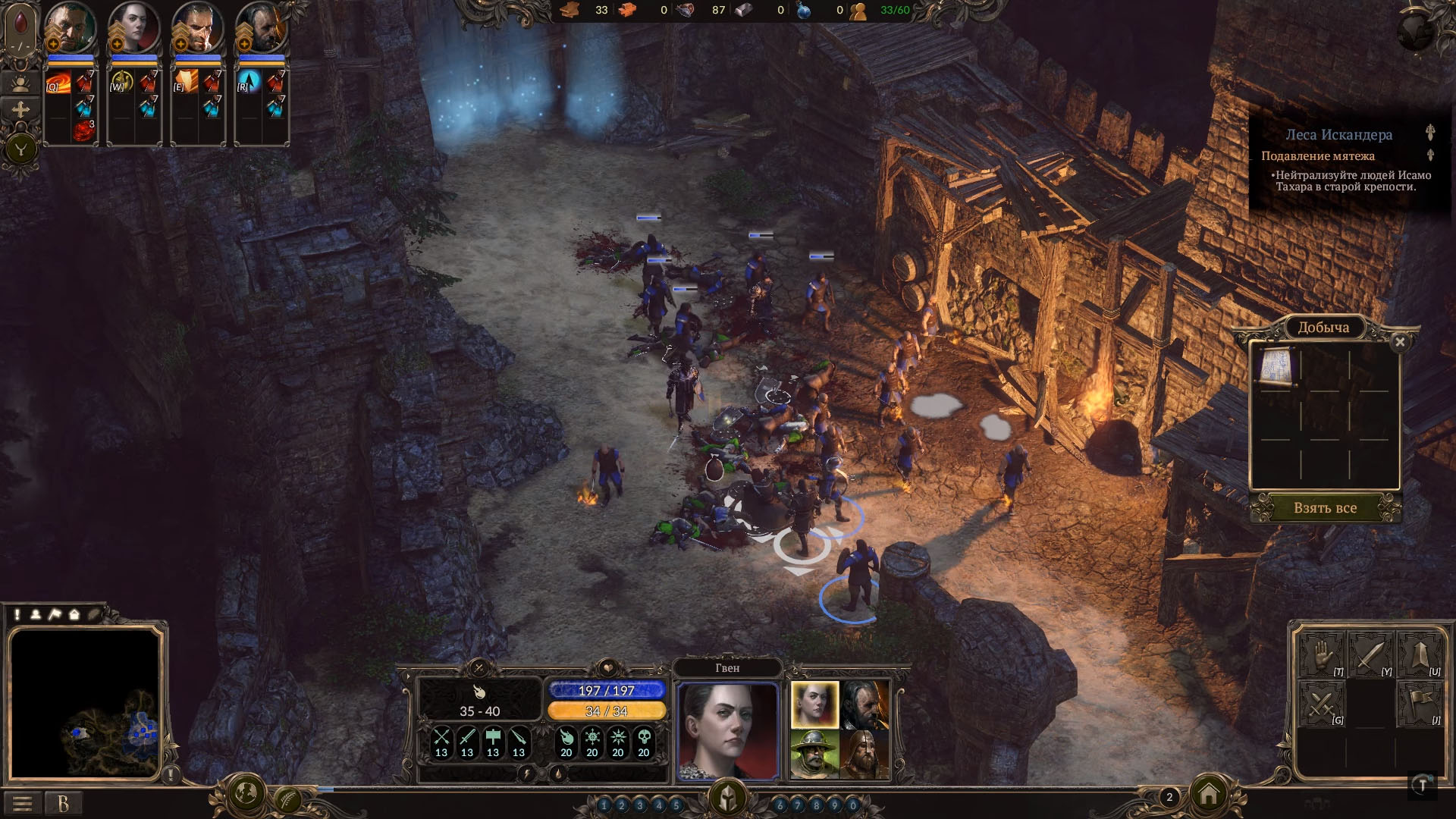This screenshot has height=819, width=1456.
Task: Open the helmet button in the bottom center
Action: point(727,798)
